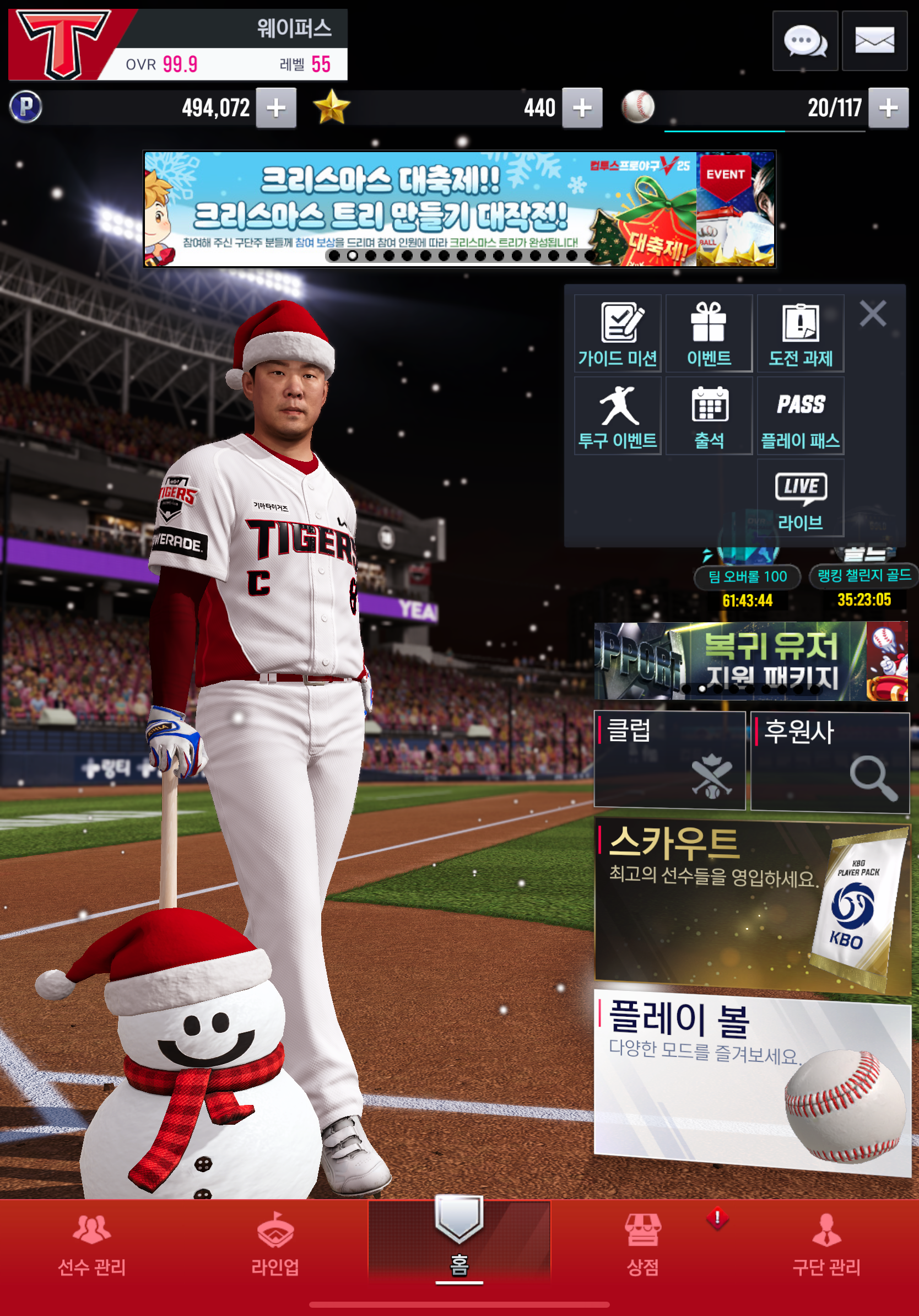The width and height of the screenshot is (919, 1316).
Task: Open the 이벤트 gift box menu
Action: (709, 333)
